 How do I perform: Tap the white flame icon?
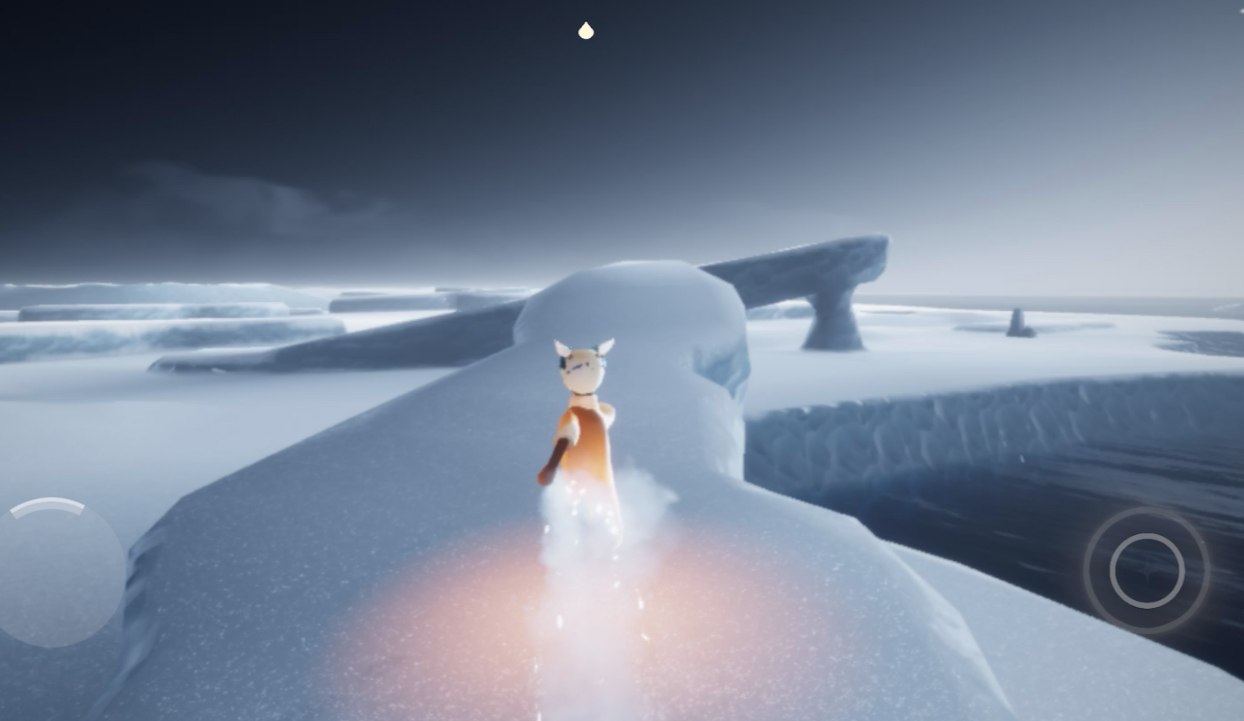click(586, 31)
